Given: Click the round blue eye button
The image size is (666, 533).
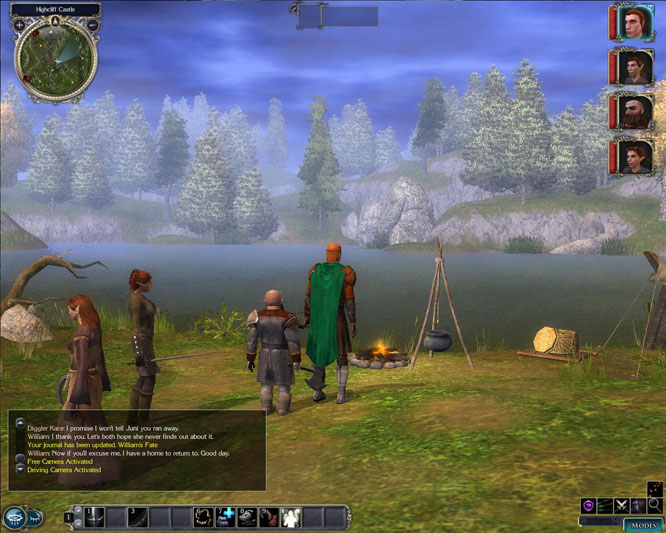Looking at the screenshot, I should coord(14,517).
